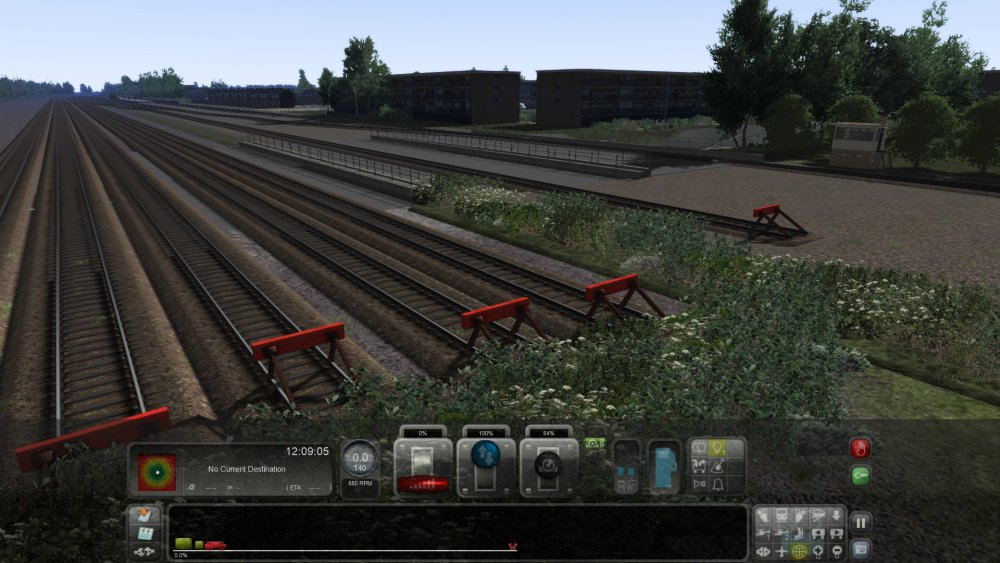Click the zoom in magnifier icon

[817, 551]
